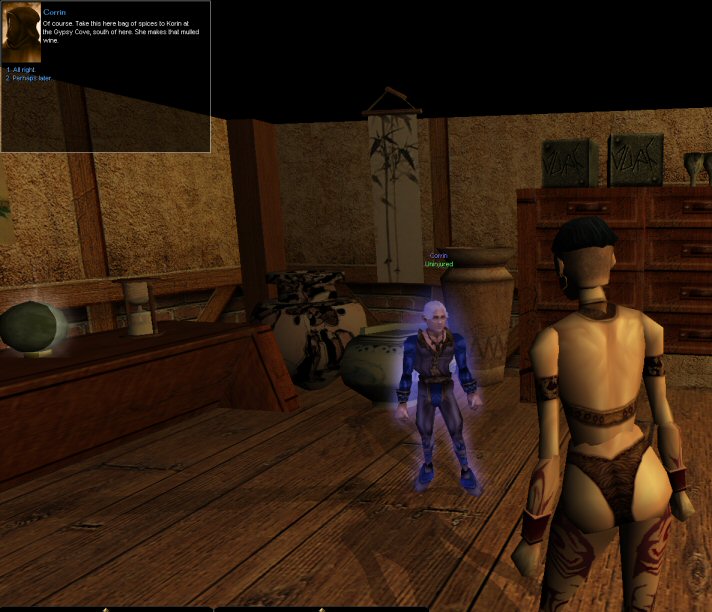Viewport: 712px width, 612px height.
Task: Click Corrin's hooded portrait in the dialogue box
Action: coord(21,33)
